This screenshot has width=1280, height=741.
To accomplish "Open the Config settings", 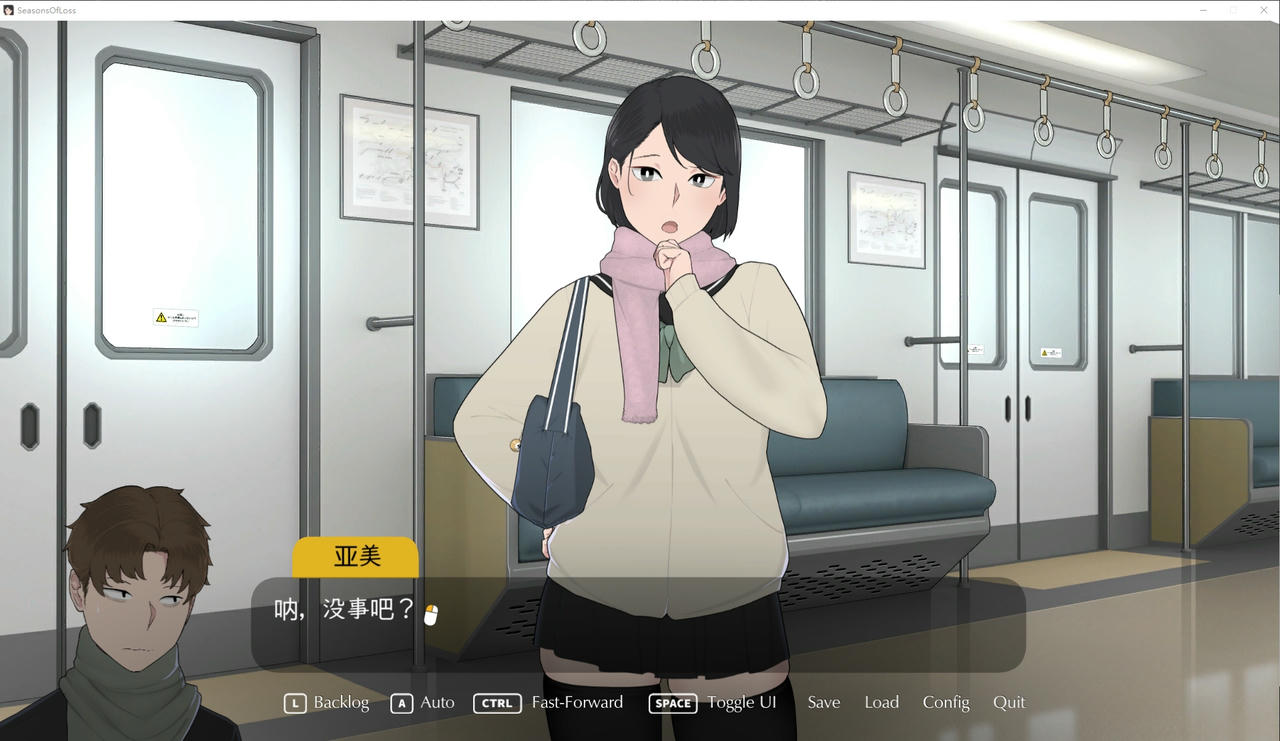I will tap(945, 703).
